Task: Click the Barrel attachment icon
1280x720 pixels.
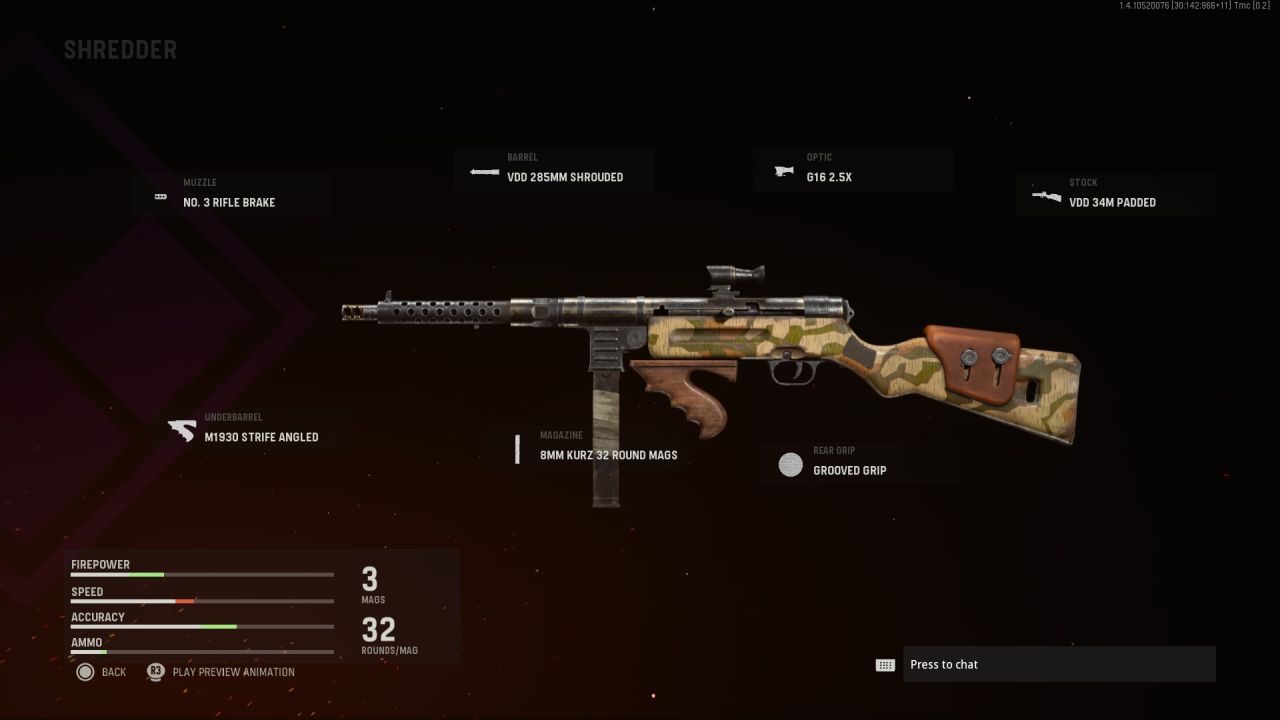Action: pos(483,171)
